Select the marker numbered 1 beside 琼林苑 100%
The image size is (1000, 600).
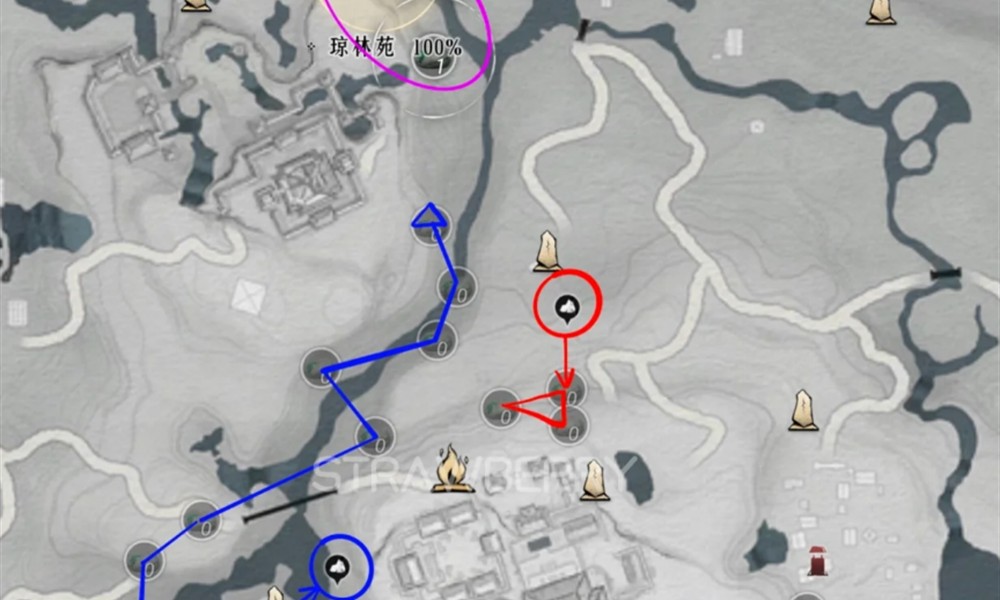coord(435,58)
